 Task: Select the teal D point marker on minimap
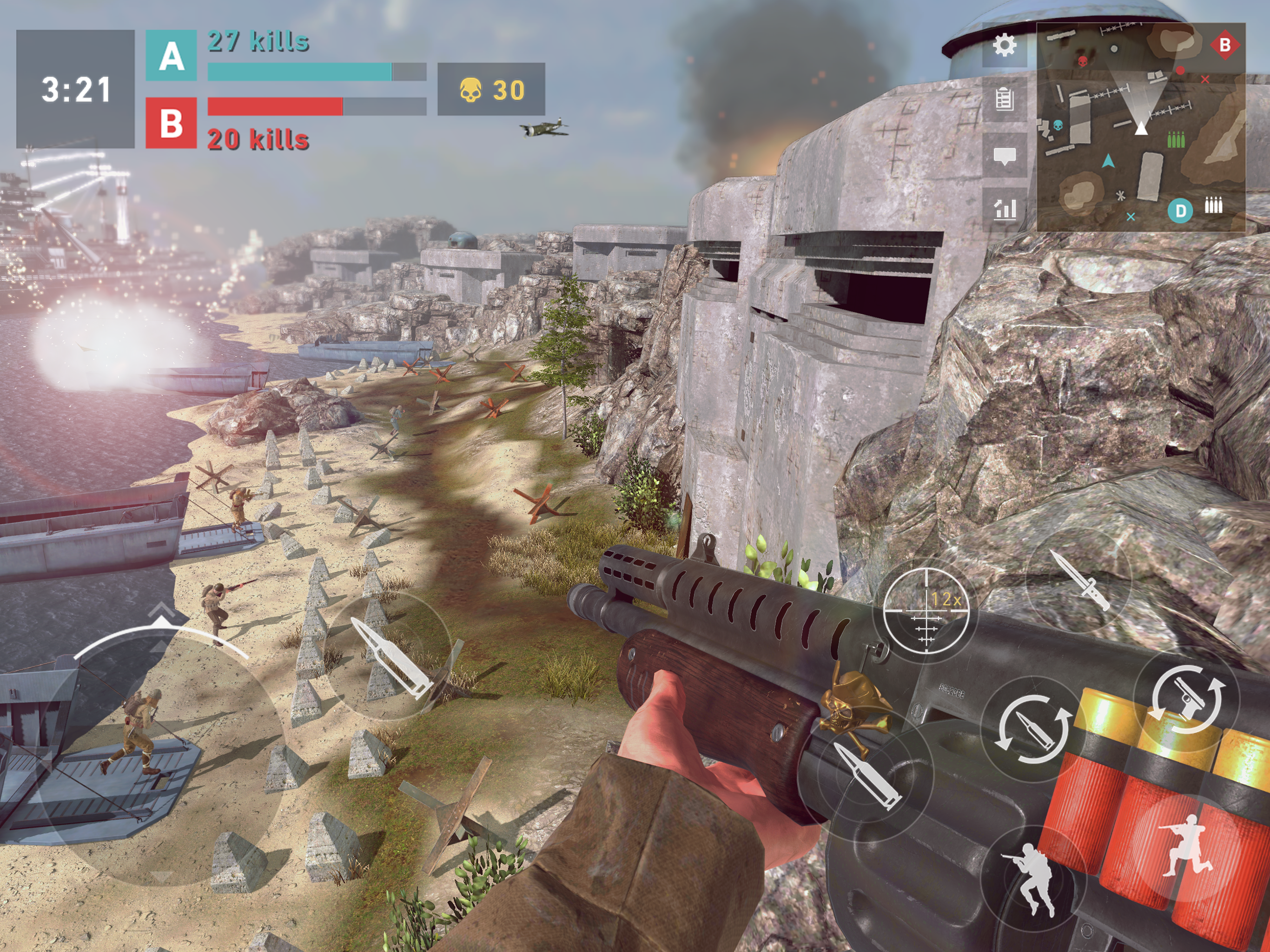[x=1180, y=211]
